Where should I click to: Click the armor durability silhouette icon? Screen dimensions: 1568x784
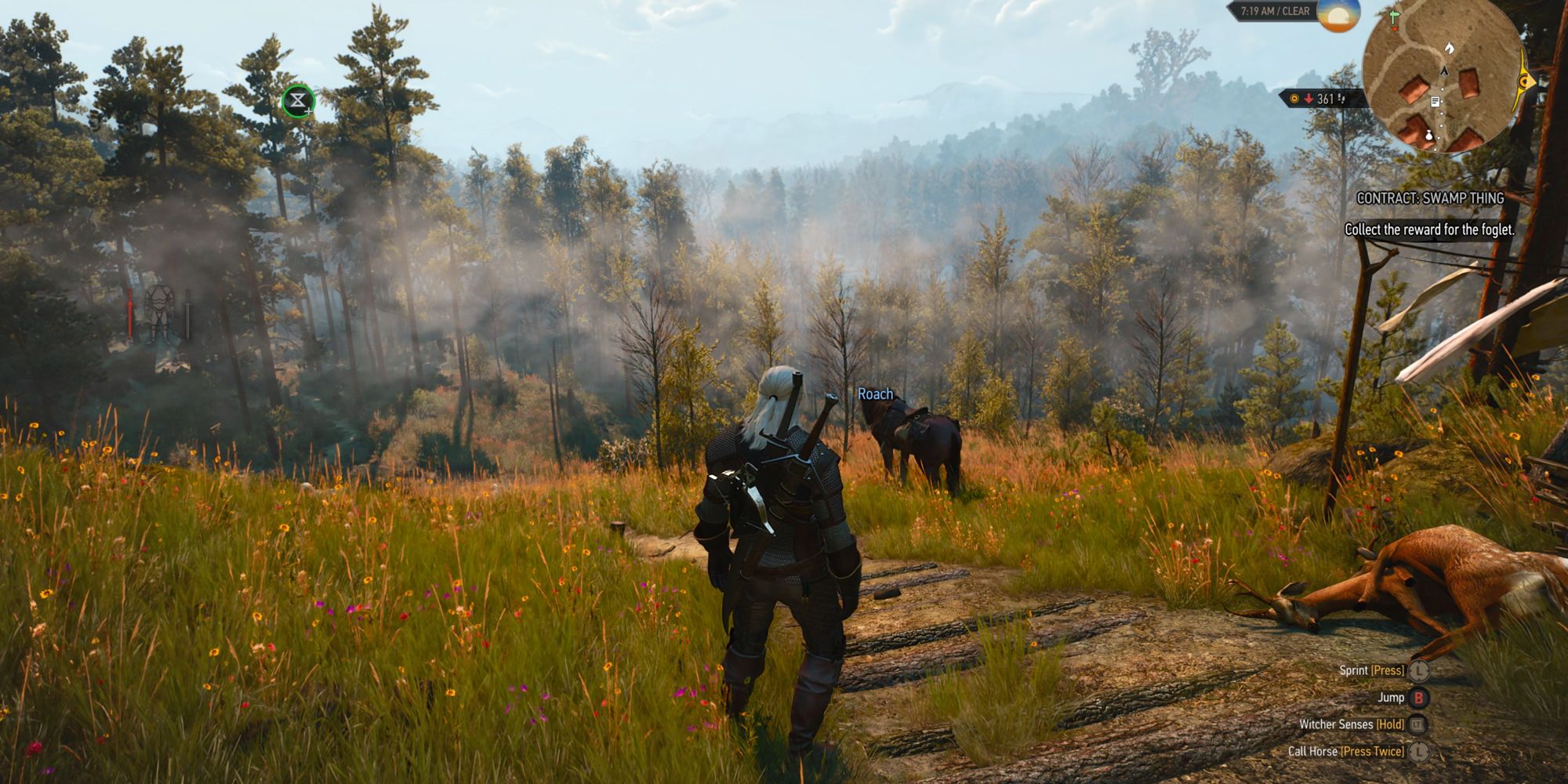click(x=159, y=310)
